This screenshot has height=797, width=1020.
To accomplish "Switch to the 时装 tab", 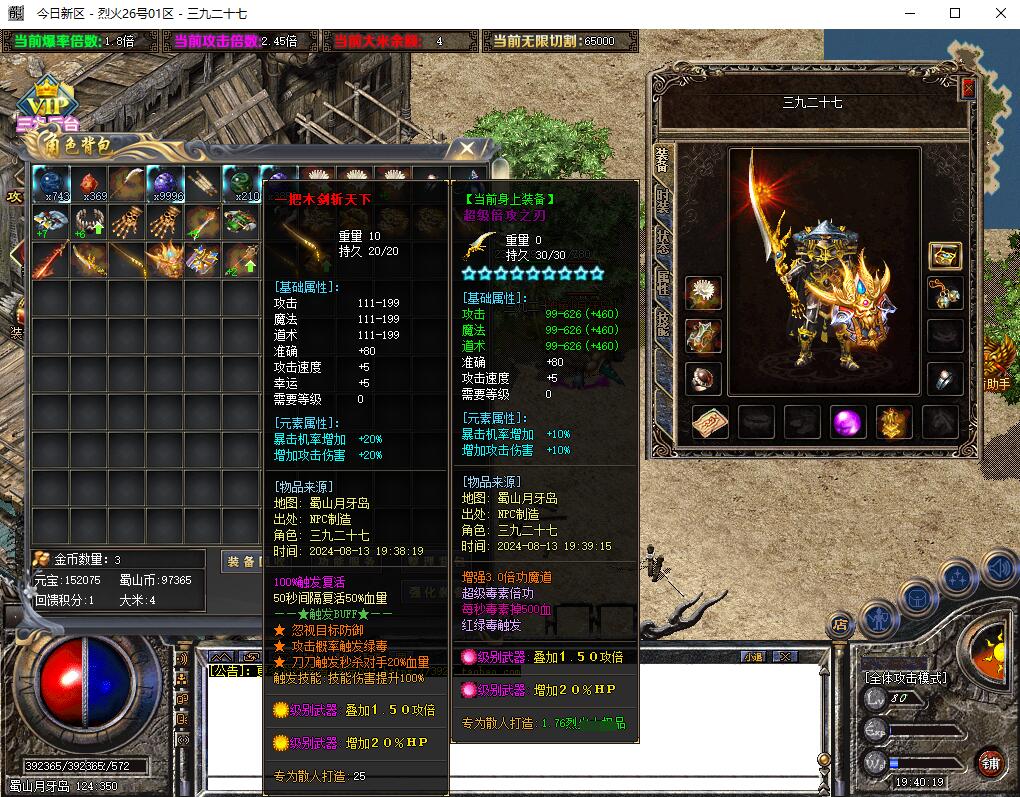I will click(x=662, y=202).
